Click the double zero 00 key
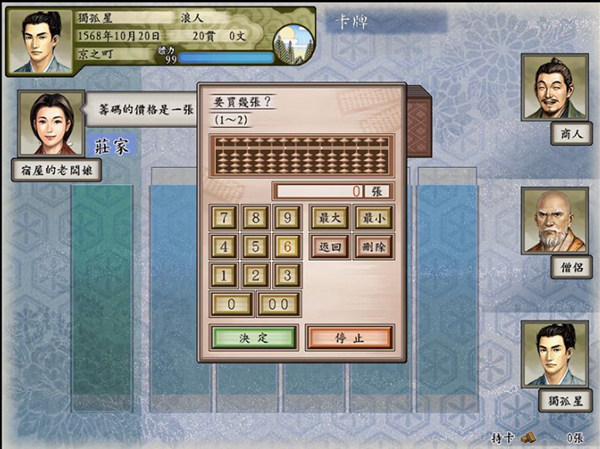 (x=279, y=305)
